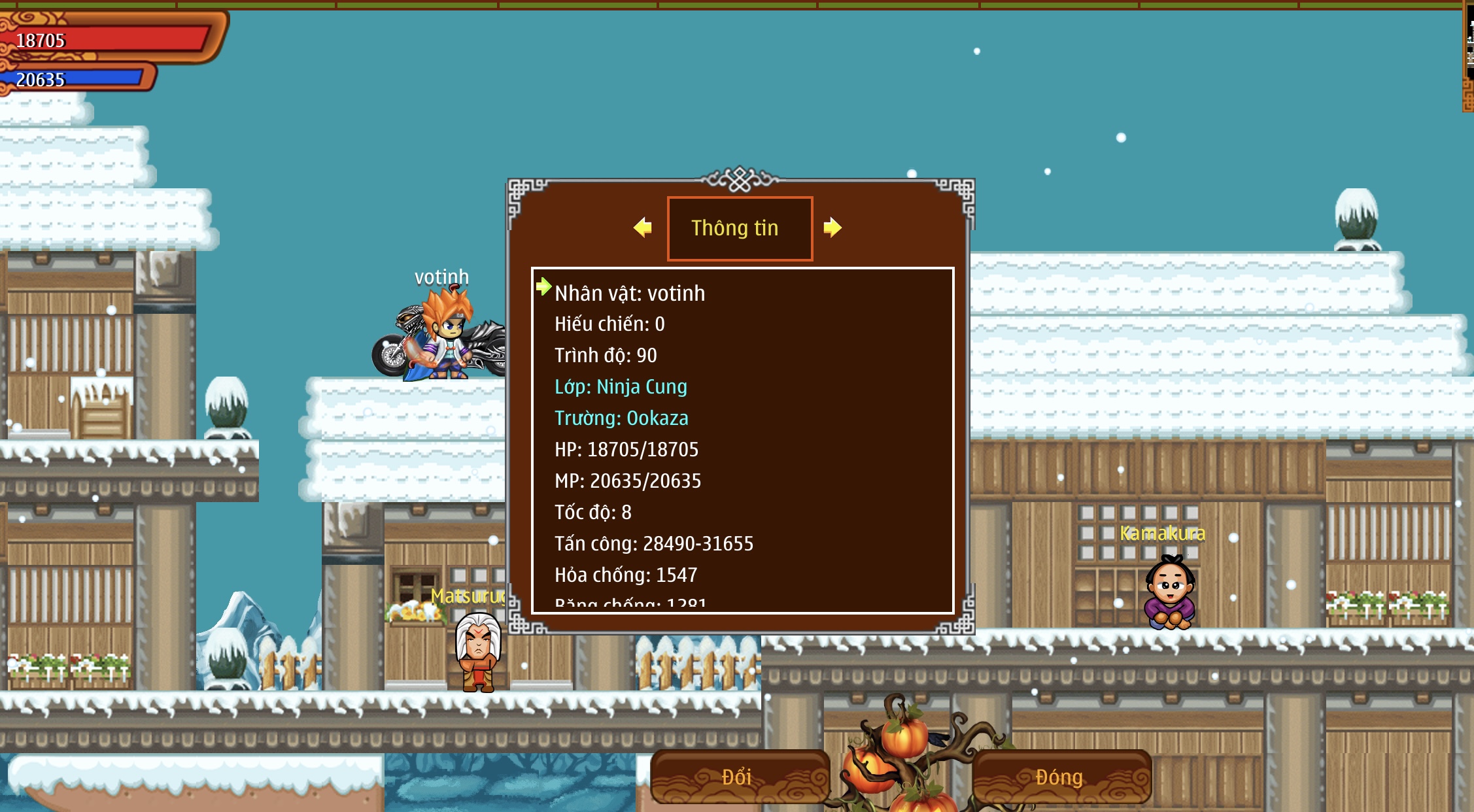Close the panel with Đóng
1474x812 pixels.
pyautogui.click(x=1060, y=777)
